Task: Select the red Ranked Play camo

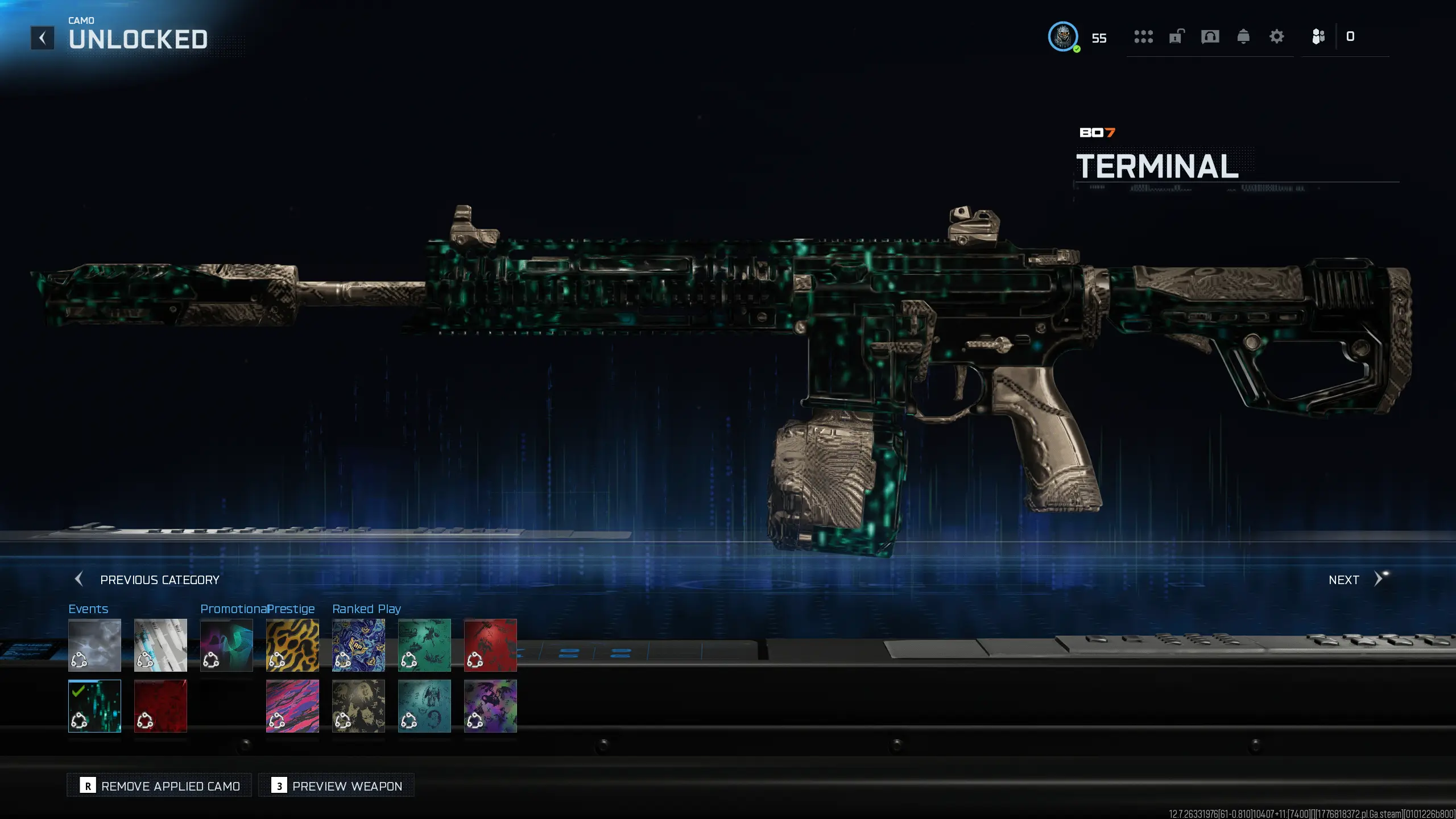Action: click(490, 645)
